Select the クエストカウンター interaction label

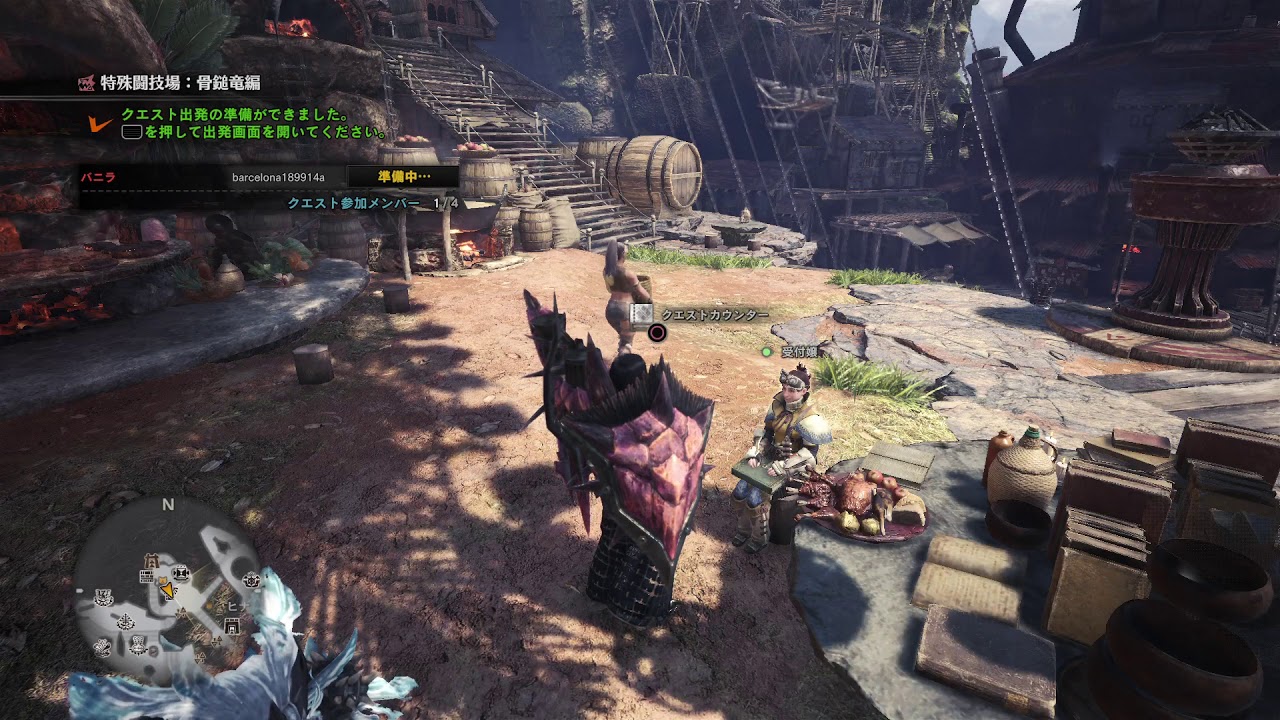pyautogui.click(x=714, y=315)
